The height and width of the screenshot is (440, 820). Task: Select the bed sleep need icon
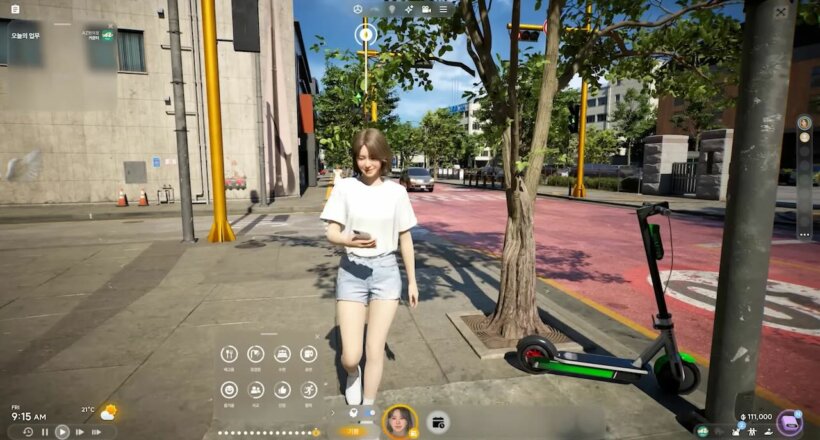point(282,354)
